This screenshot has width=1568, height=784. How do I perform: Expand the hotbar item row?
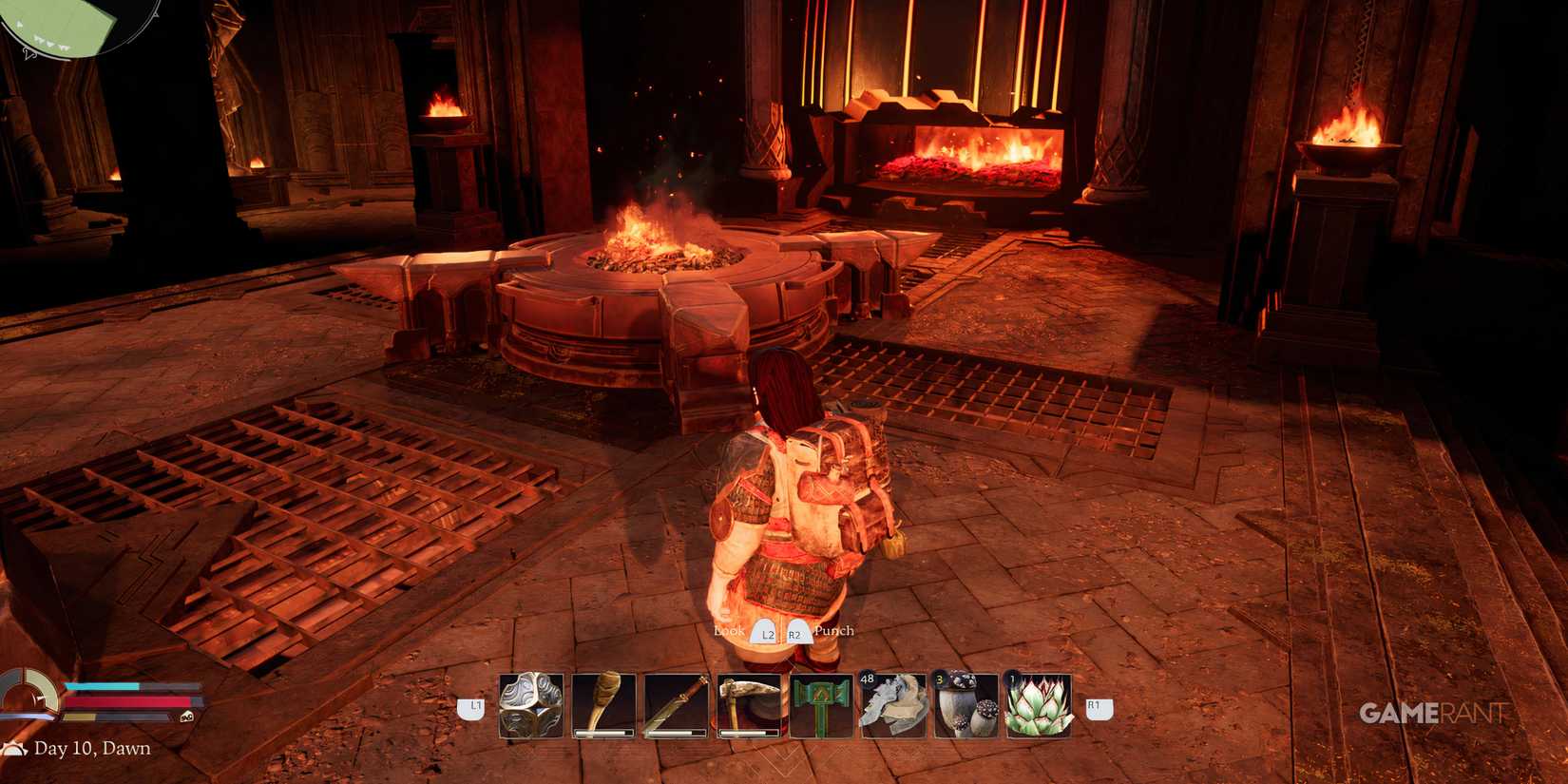click(x=784, y=705)
